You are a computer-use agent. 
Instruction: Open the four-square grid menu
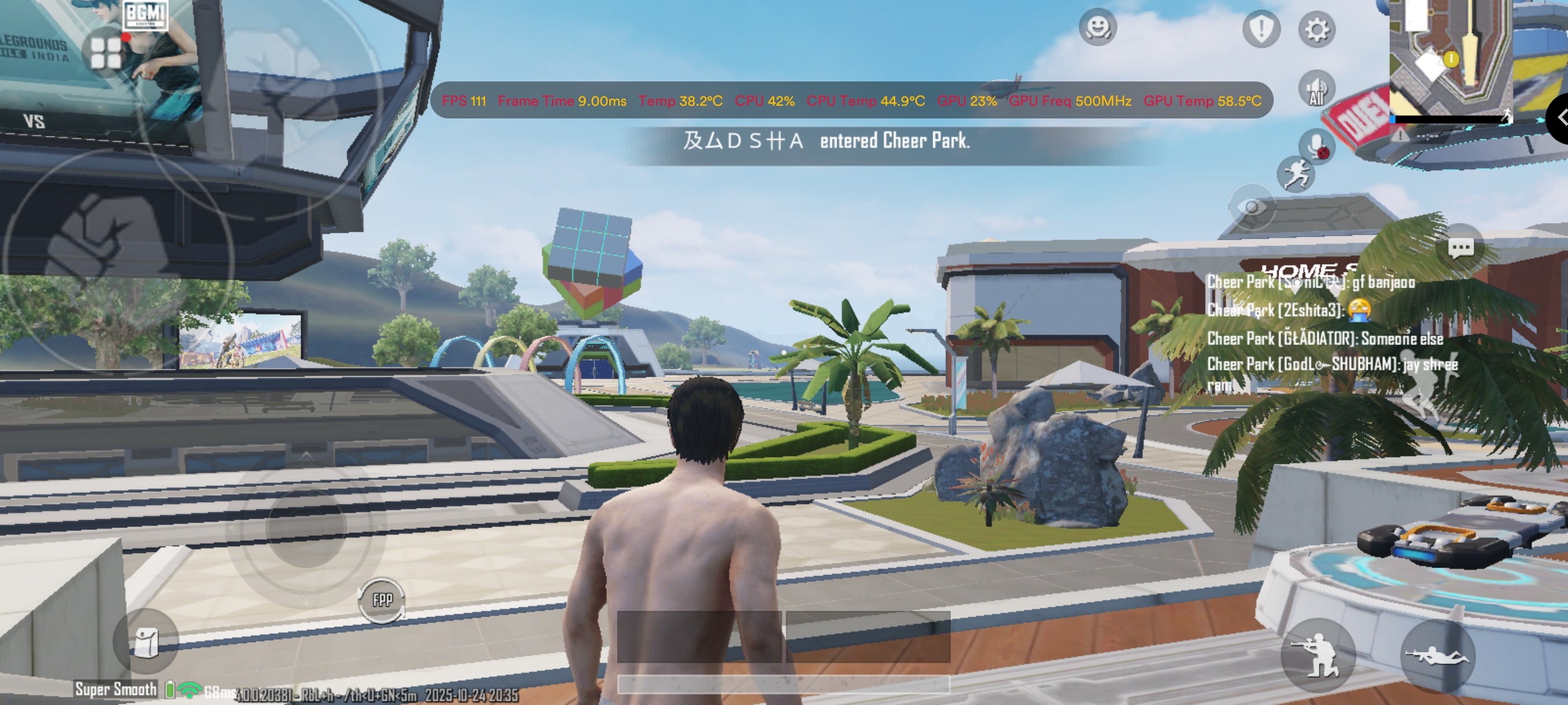coord(106,53)
